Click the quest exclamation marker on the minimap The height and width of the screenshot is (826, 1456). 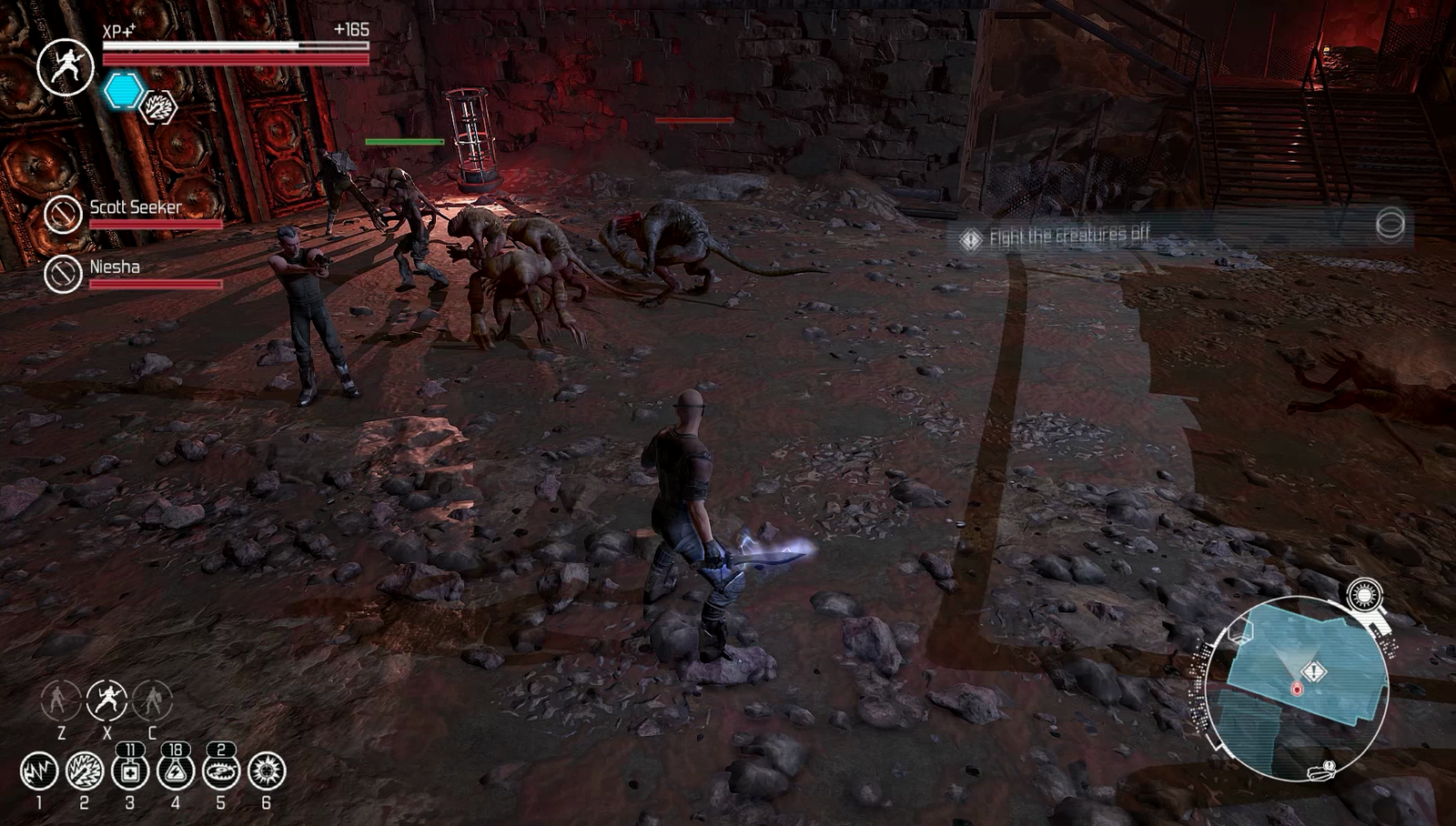click(x=1314, y=671)
